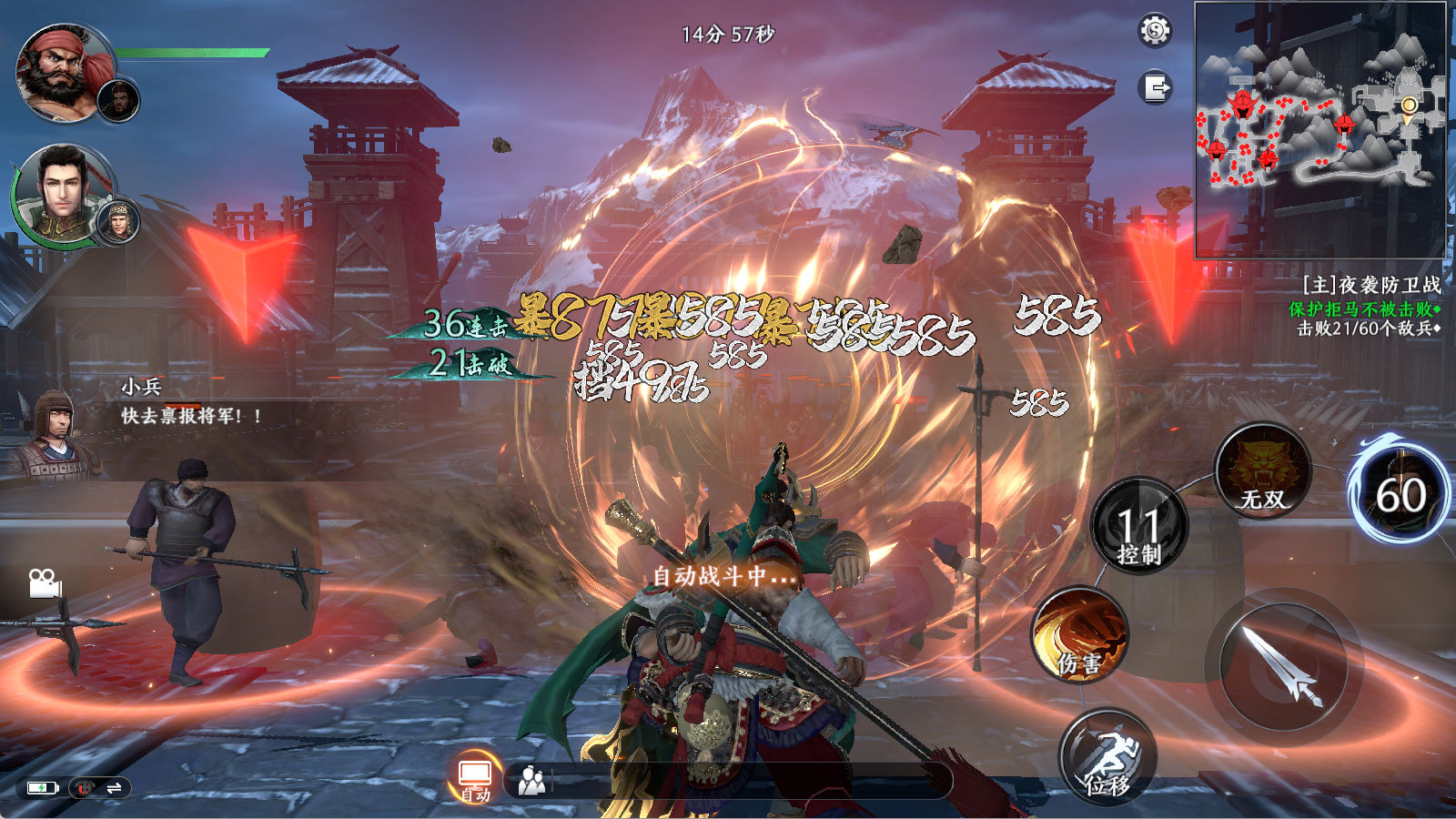The image size is (1456, 819).
Task: Select the red-bandana bearded general portrait
Action: pyautogui.click(x=62, y=73)
